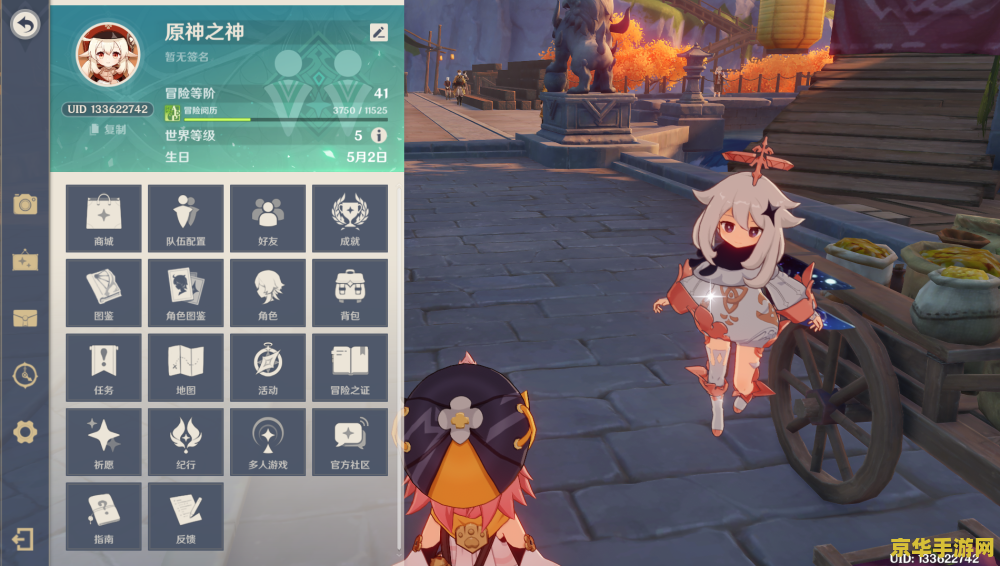The height and width of the screenshot is (566, 1000).
Task: Open settings via the gear icon
Action: (25, 432)
